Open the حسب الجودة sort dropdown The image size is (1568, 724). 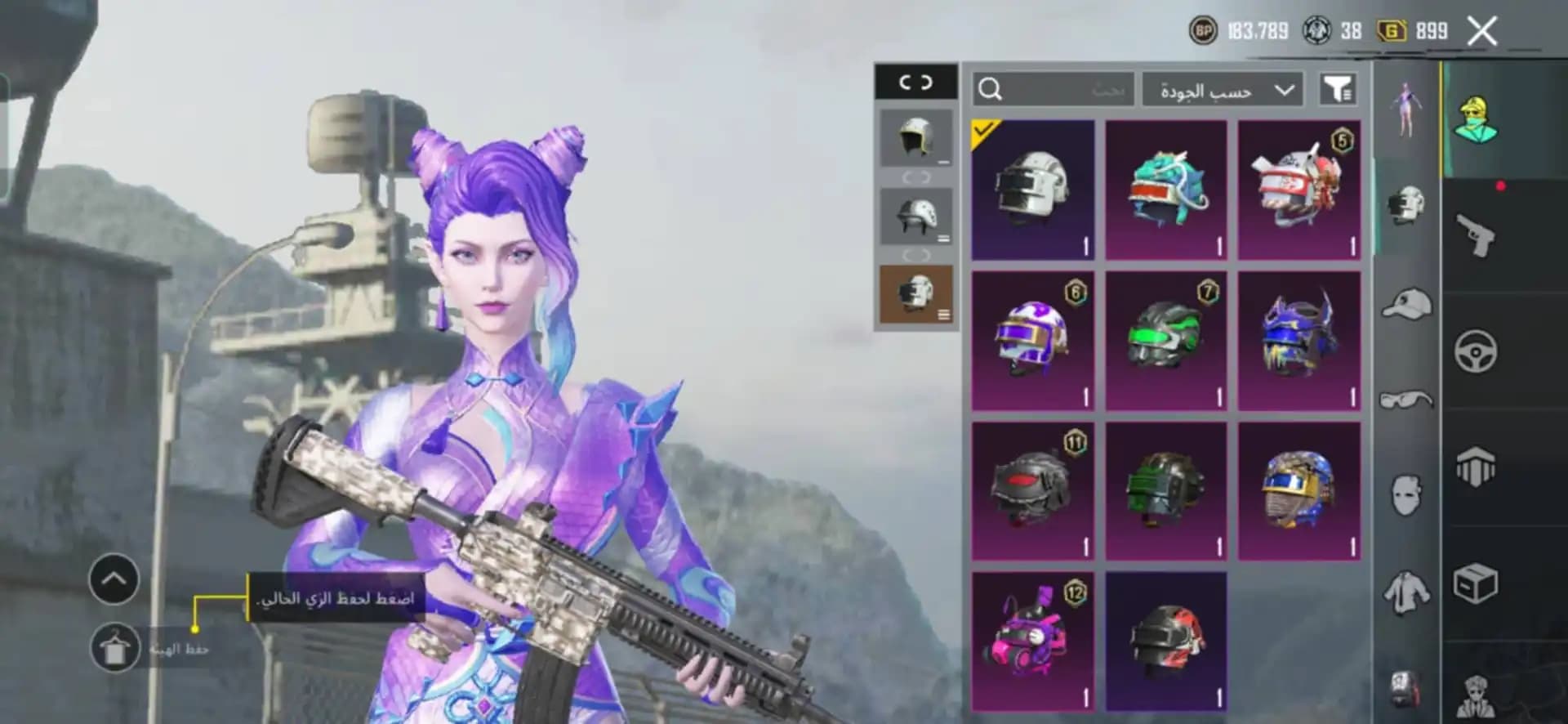[x=1220, y=88]
